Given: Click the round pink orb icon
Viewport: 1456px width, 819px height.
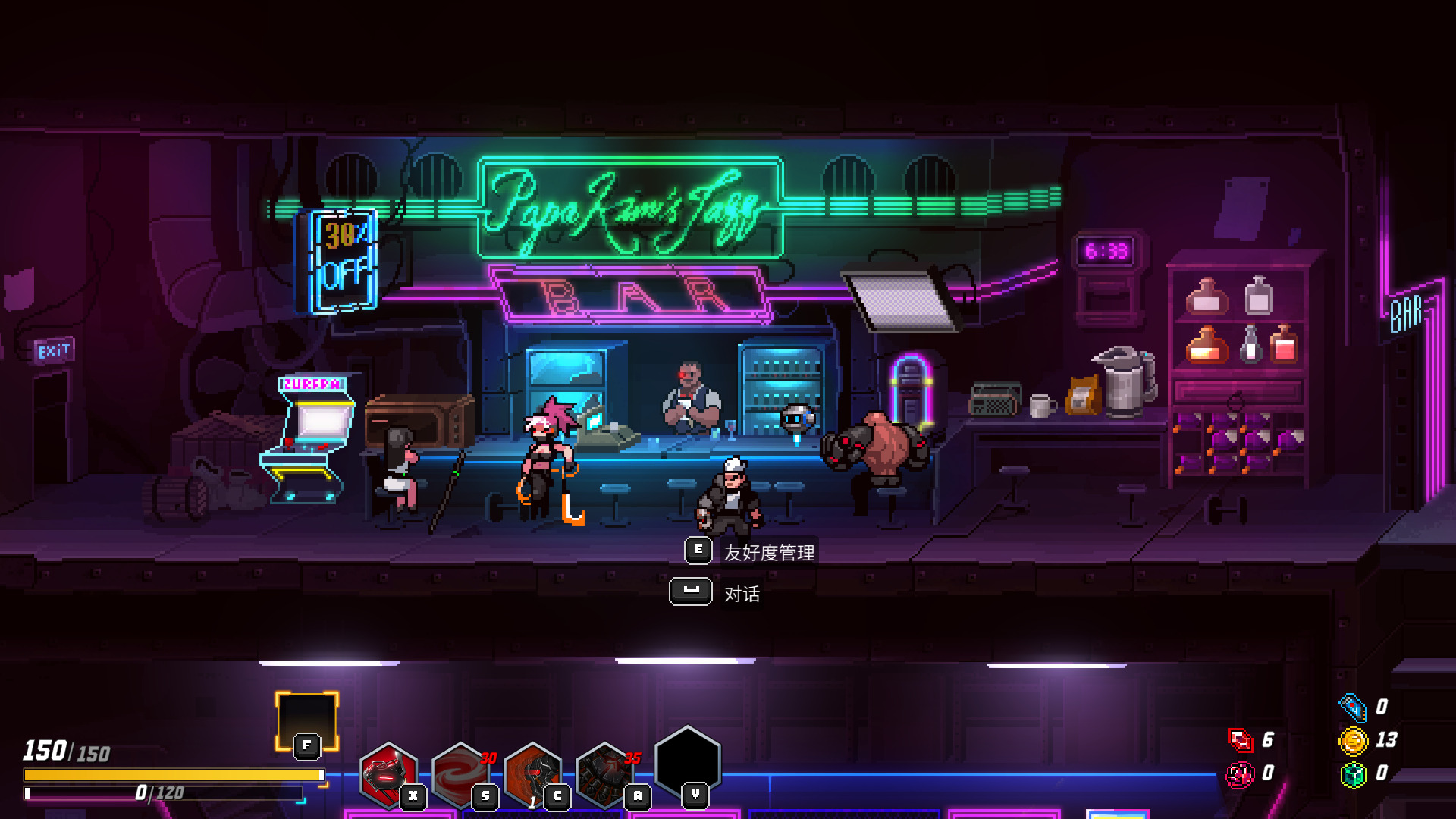Looking at the screenshot, I should pos(1241,773).
